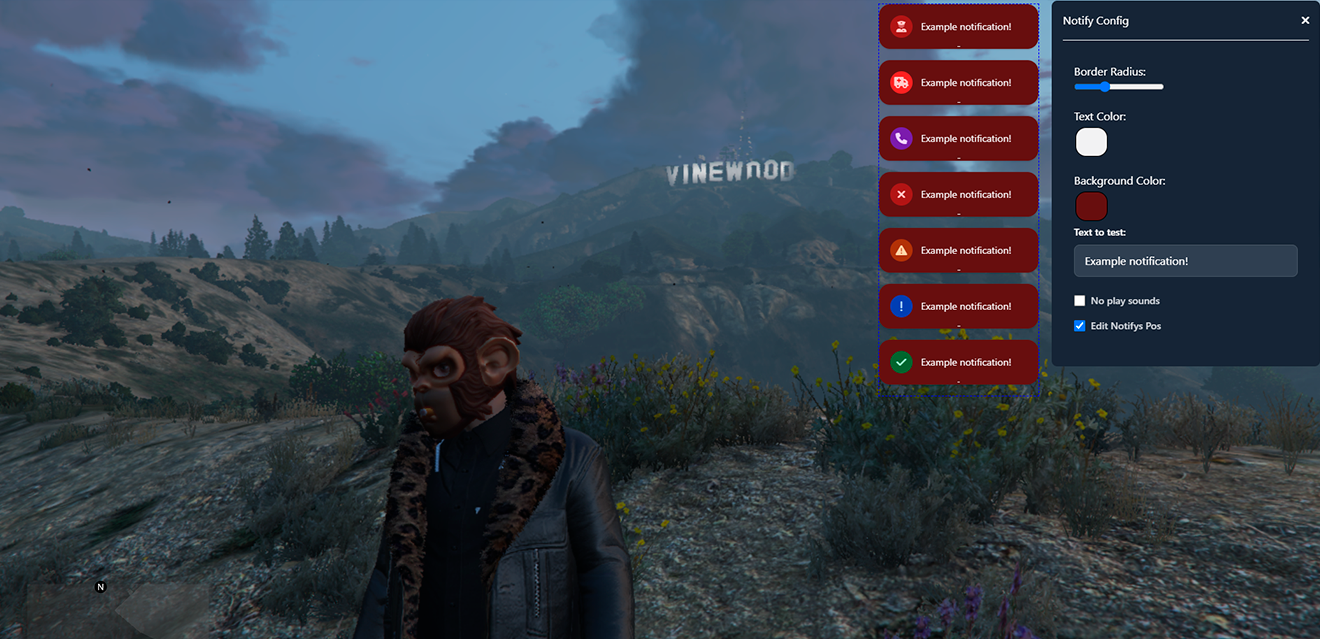Select the red ambulance notification
The image size is (1320, 639).
958,82
